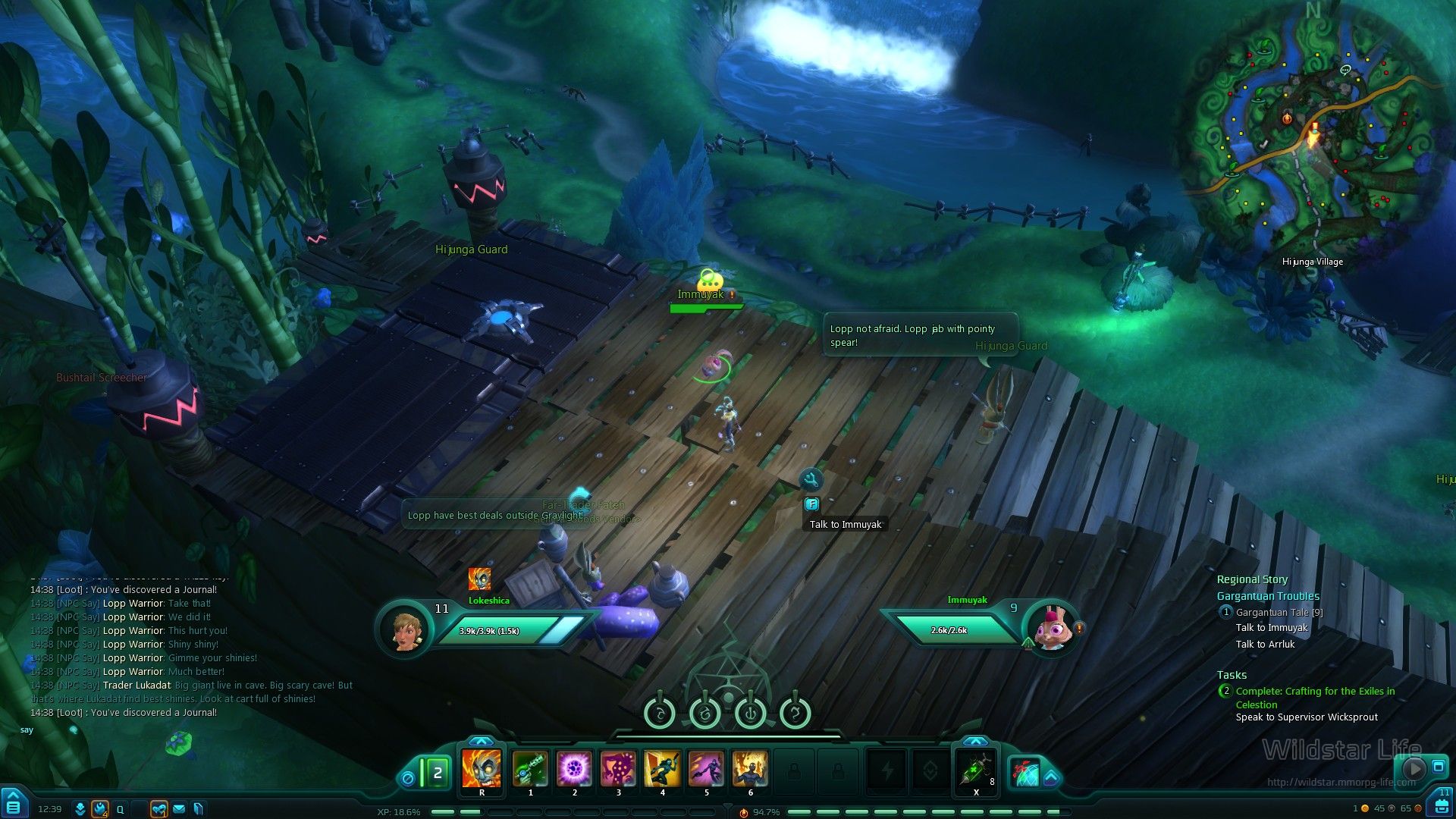Activate the flaming skull ability on R

pos(482,768)
